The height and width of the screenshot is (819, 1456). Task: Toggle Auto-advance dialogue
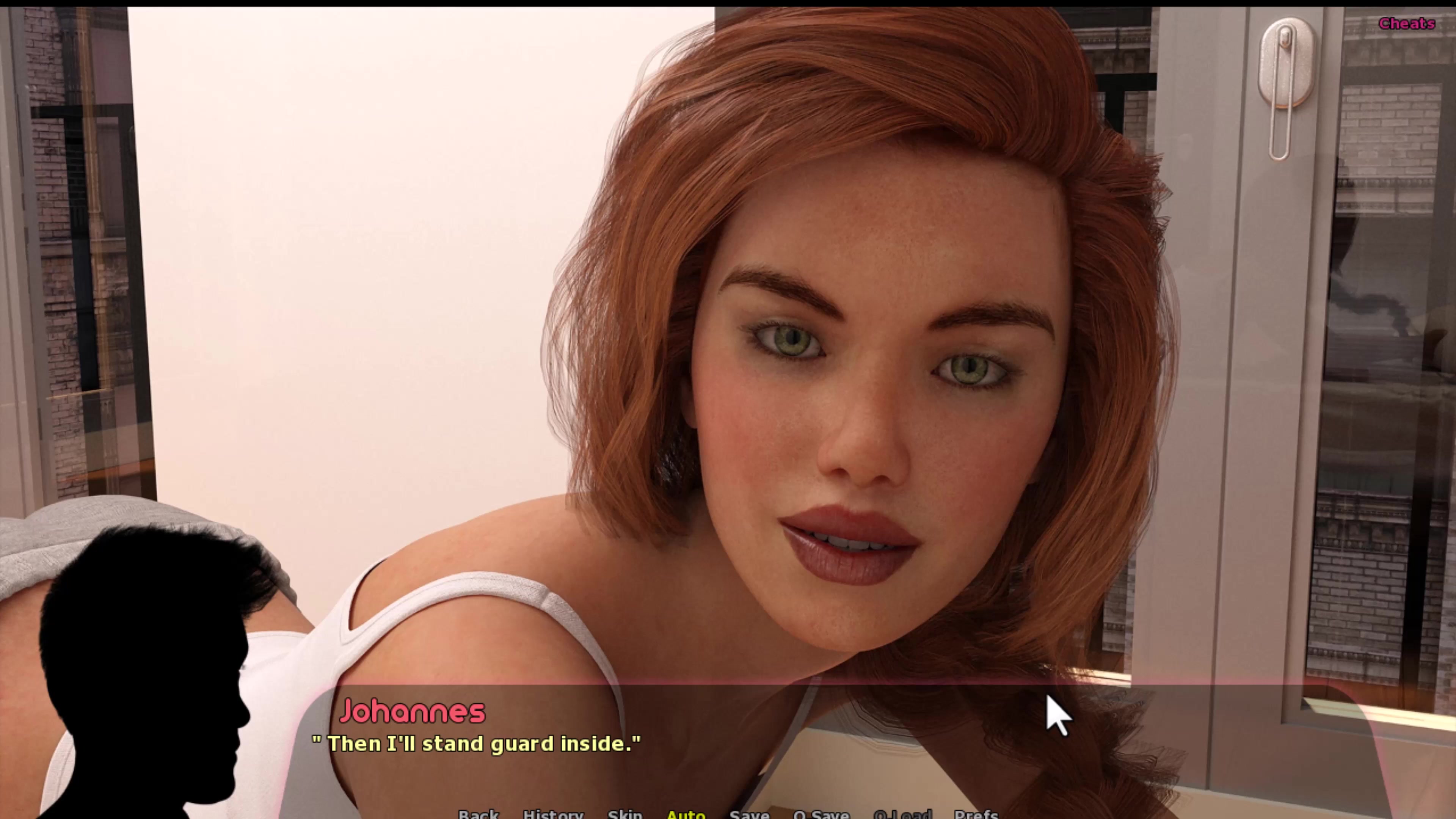click(686, 814)
